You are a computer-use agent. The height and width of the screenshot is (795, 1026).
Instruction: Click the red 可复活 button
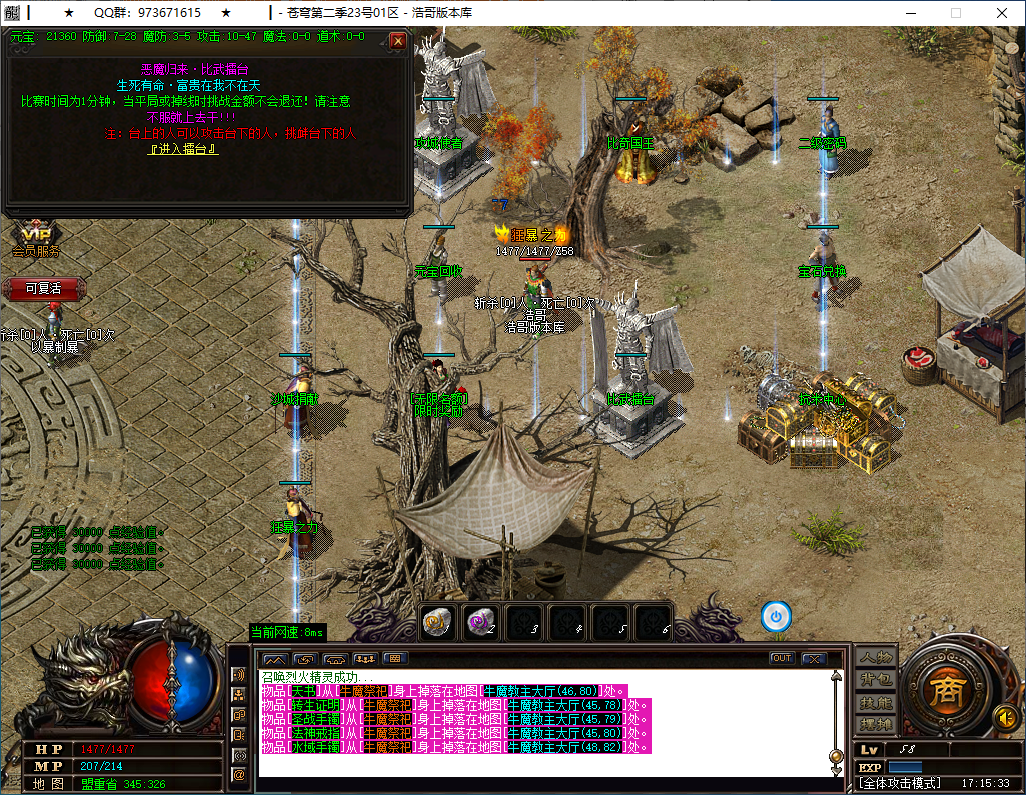(43, 288)
